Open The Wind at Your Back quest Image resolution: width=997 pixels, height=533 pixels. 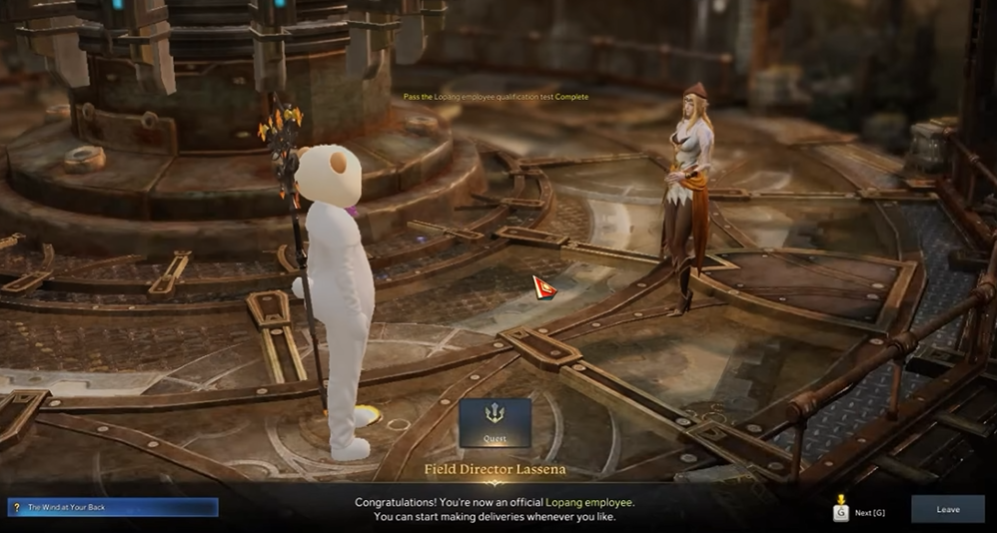click(112, 507)
